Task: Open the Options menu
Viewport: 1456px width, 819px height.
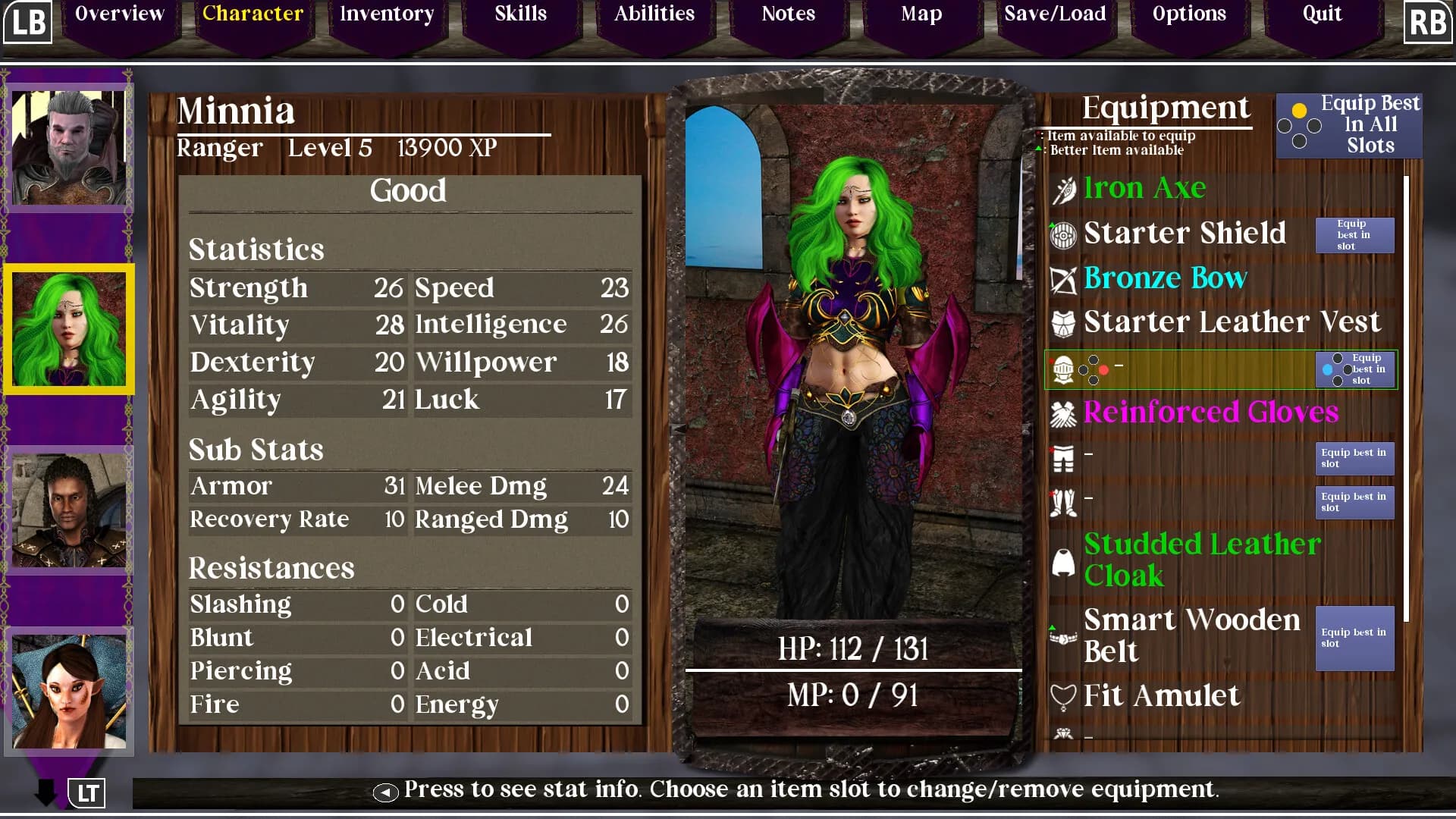Action: click(1188, 14)
